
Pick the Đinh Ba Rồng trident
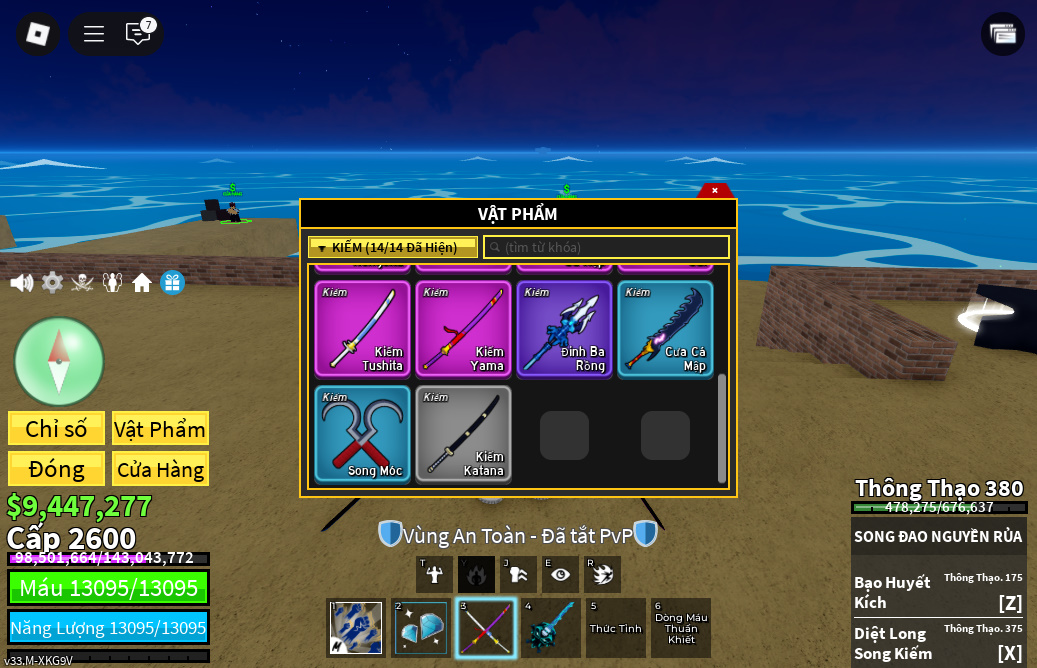[x=564, y=328]
